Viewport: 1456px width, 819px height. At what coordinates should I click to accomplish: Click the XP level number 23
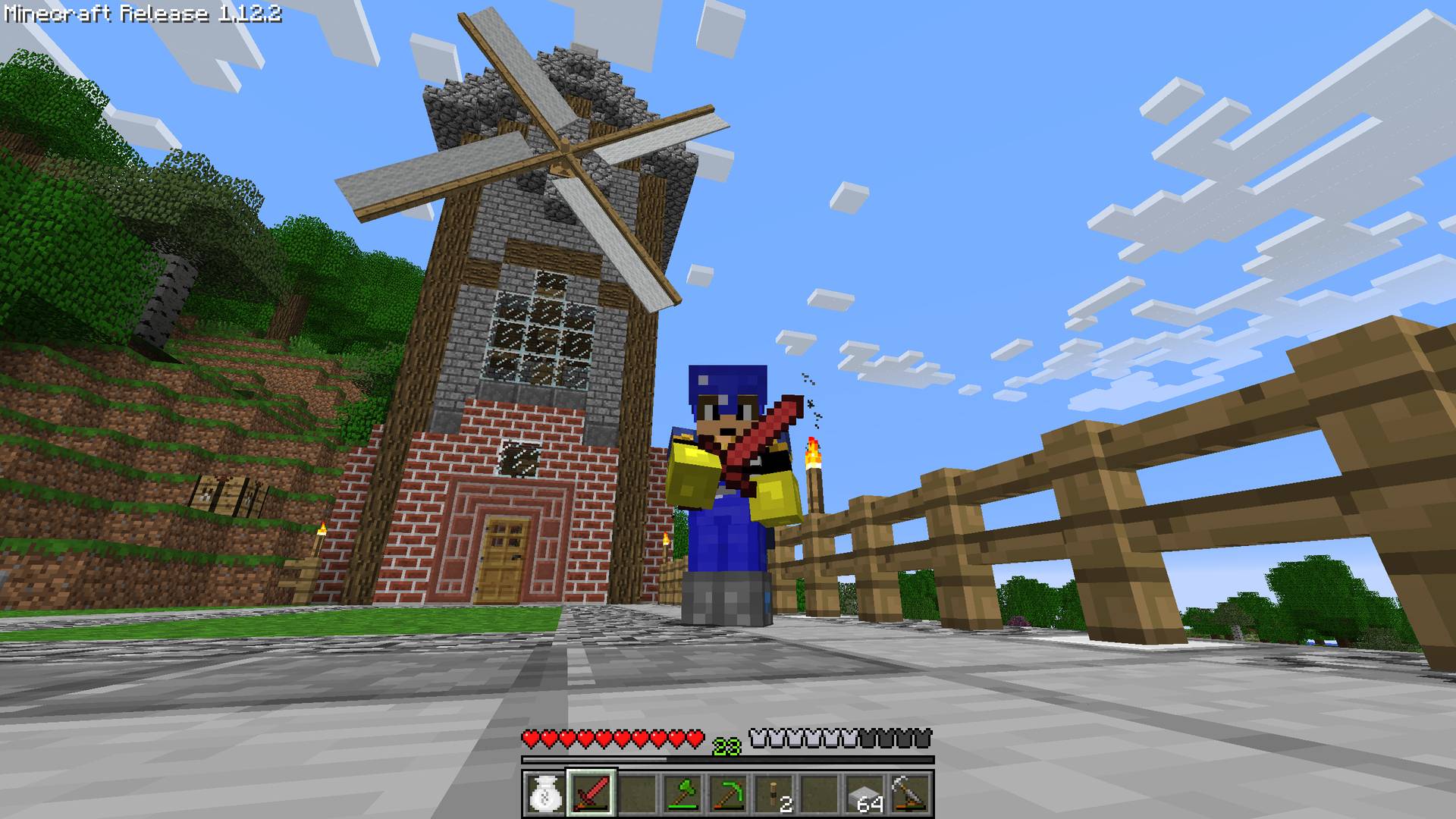click(726, 745)
